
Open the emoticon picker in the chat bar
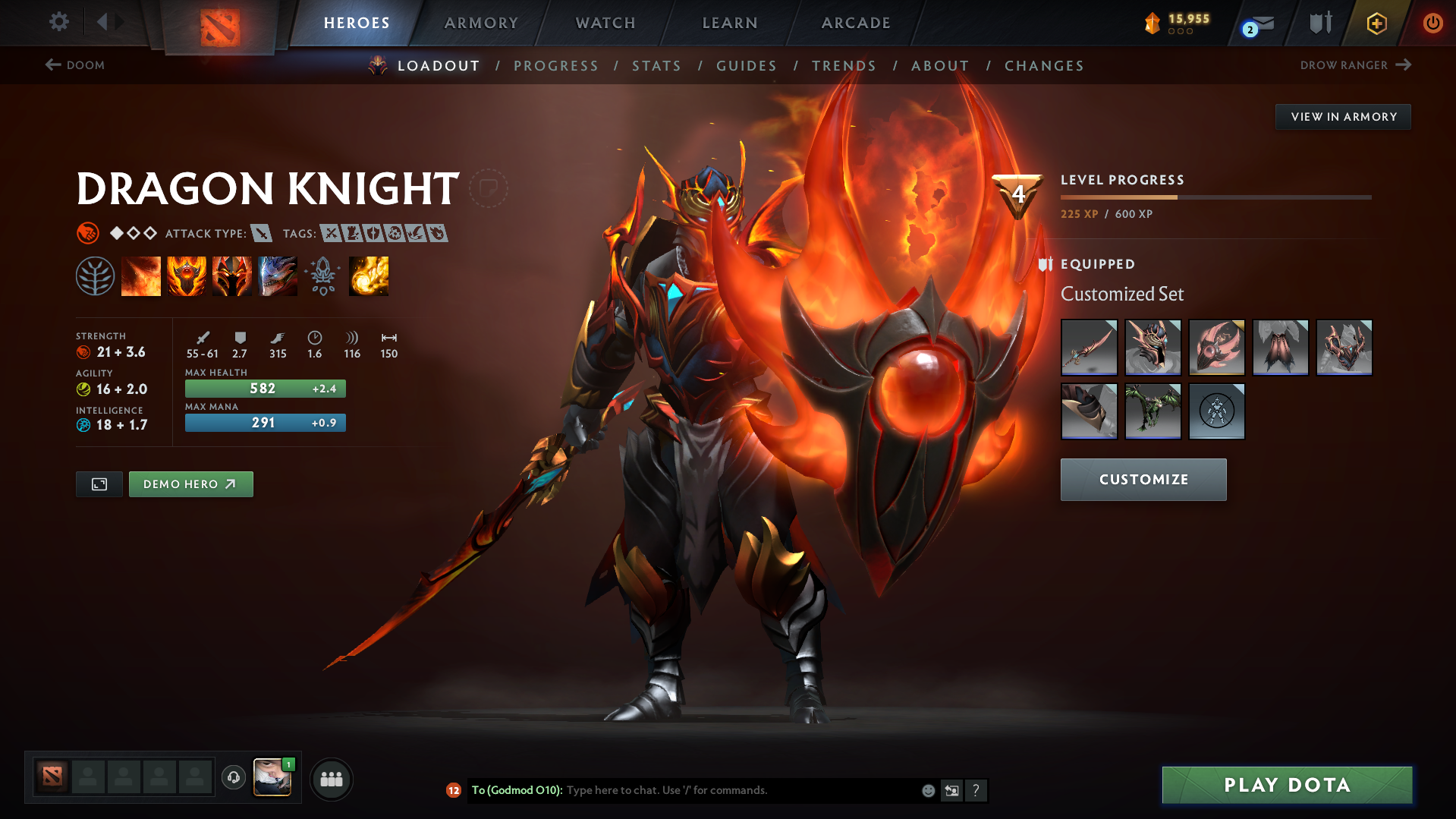pyautogui.click(x=927, y=790)
